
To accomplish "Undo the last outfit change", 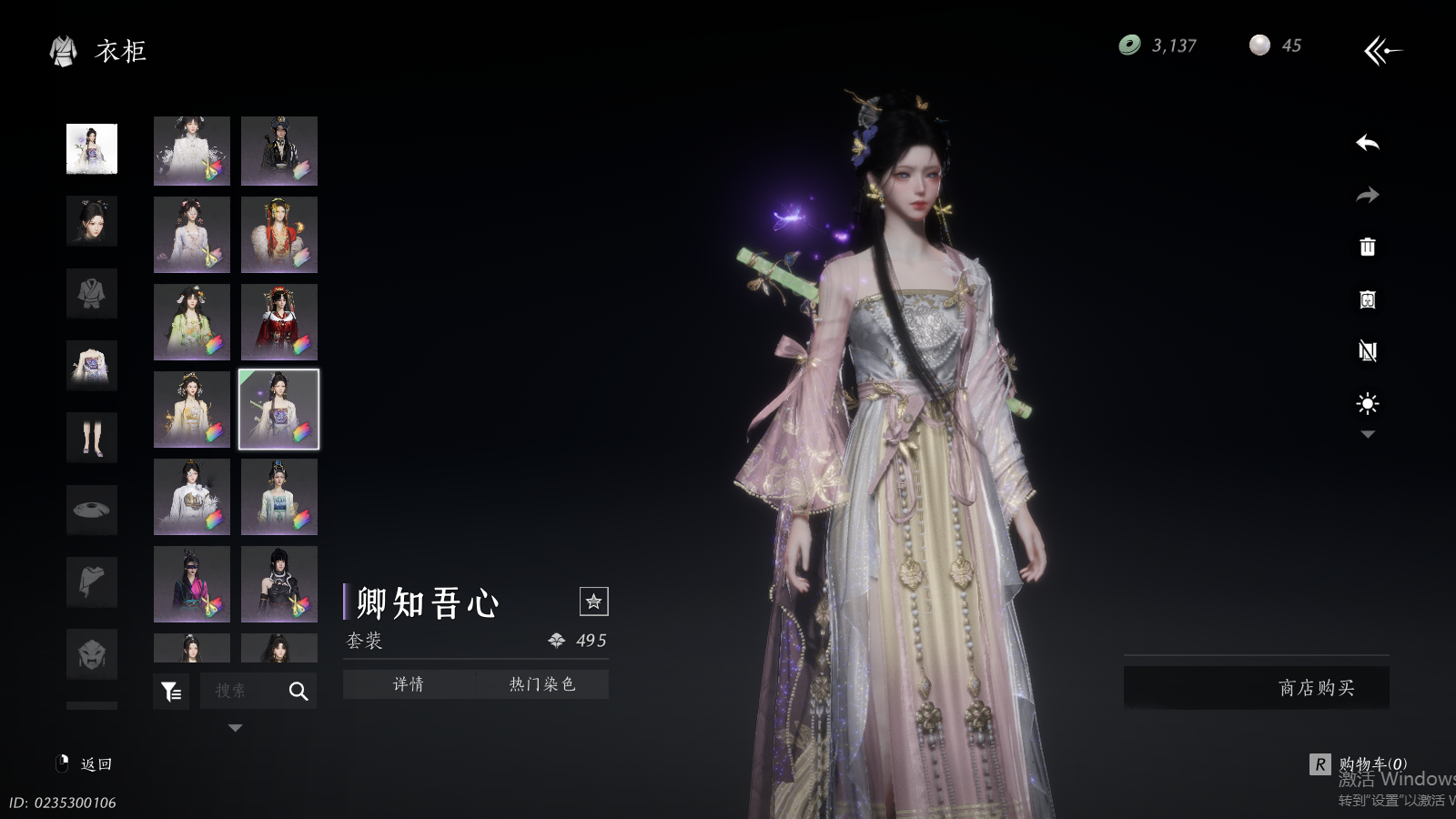I will tap(1367, 143).
